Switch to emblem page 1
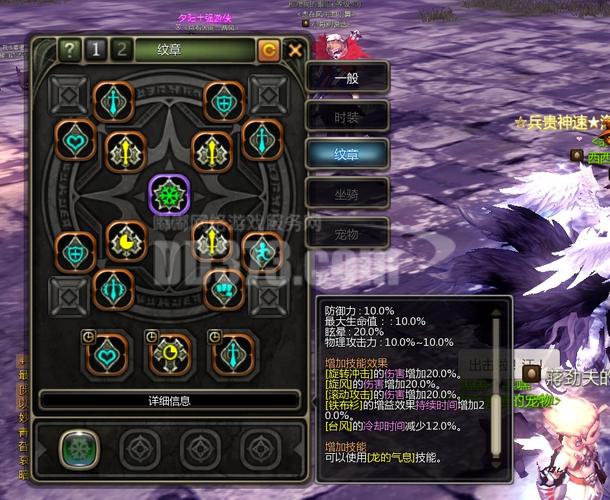Screen dimensions: 610x500 (x=96, y=50)
